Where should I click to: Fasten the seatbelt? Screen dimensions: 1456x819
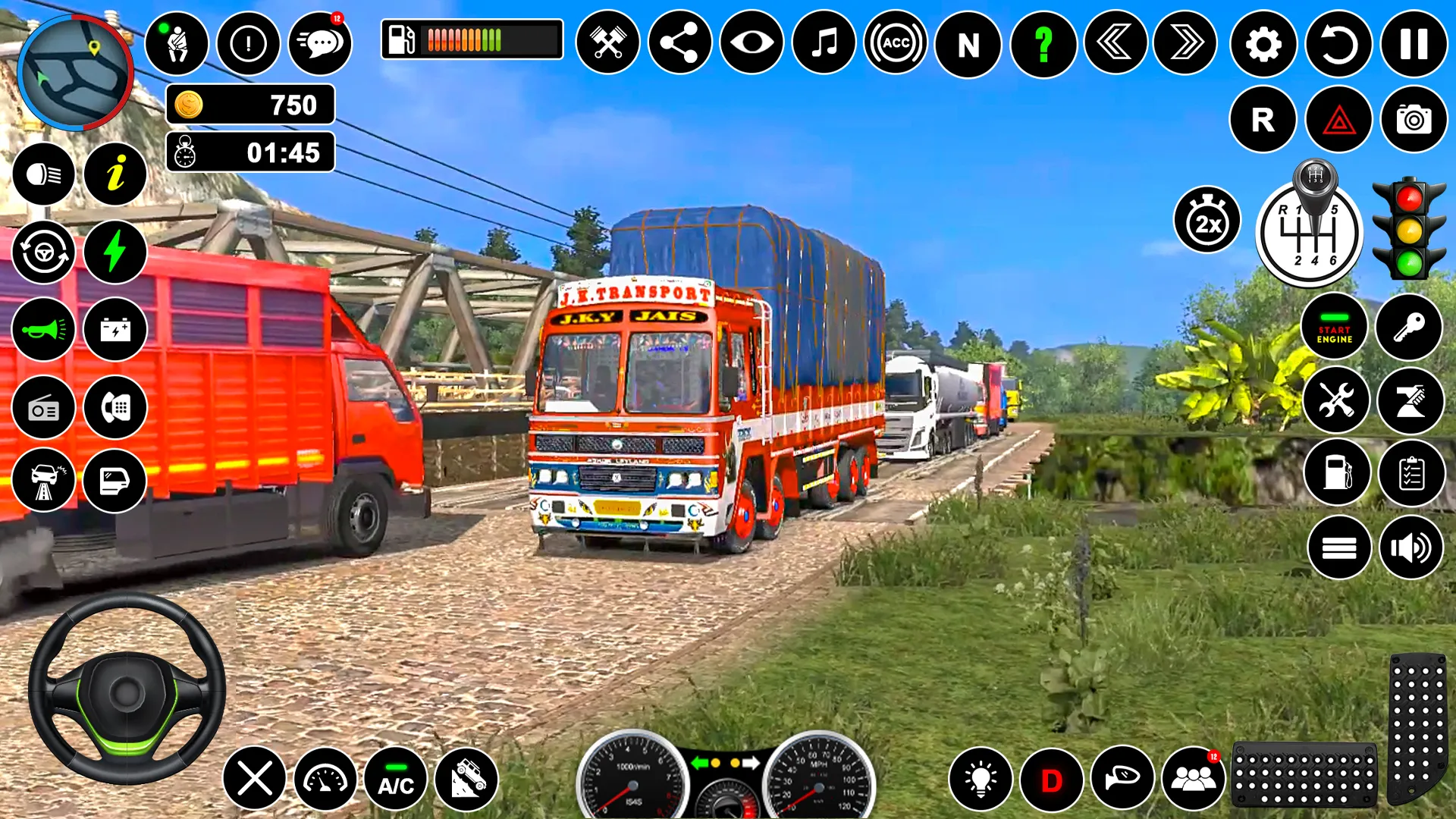(177, 43)
